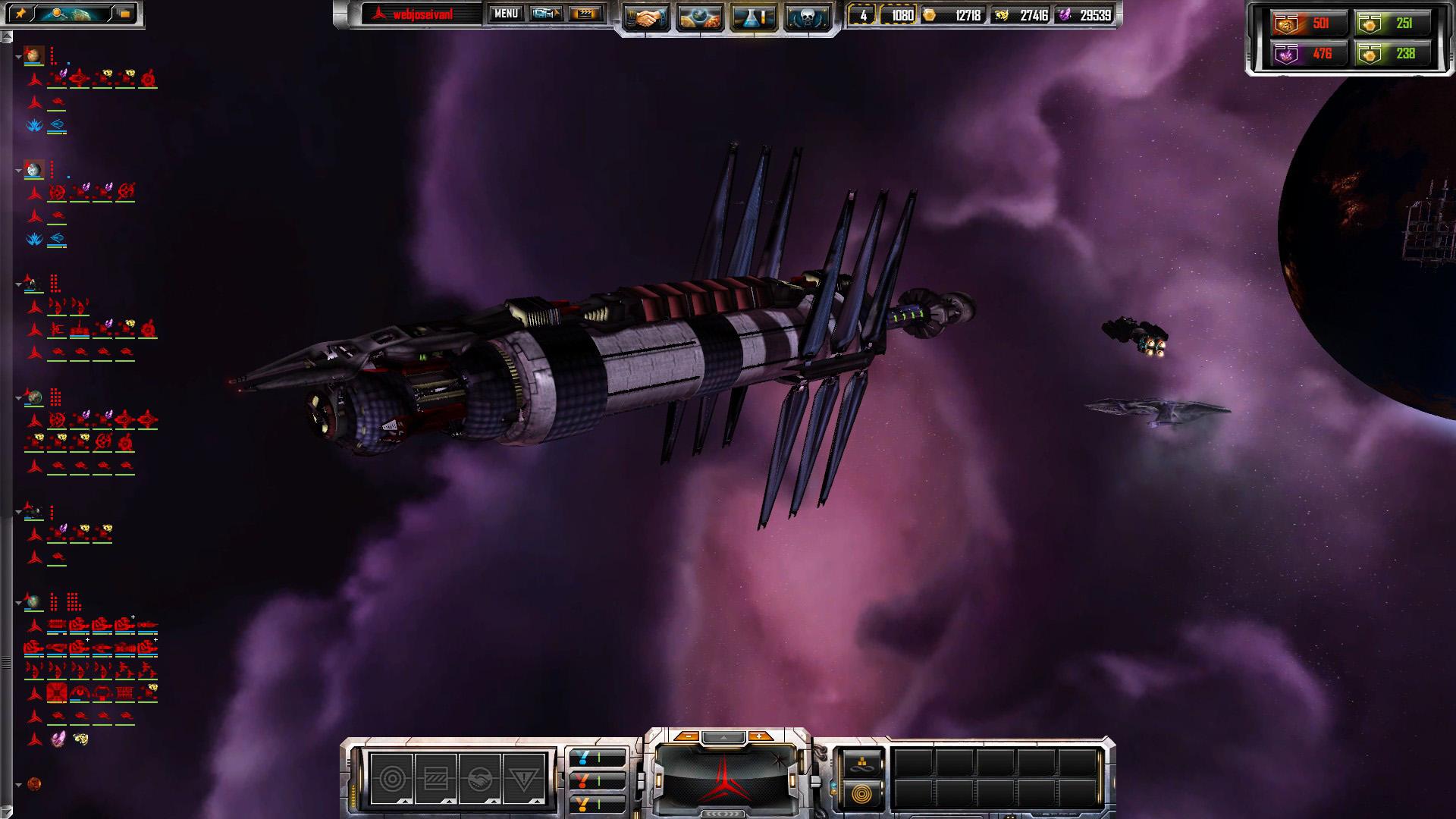Open the skull pirate bounty screen
The height and width of the screenshot is (819, 1456).
(808, 17)
